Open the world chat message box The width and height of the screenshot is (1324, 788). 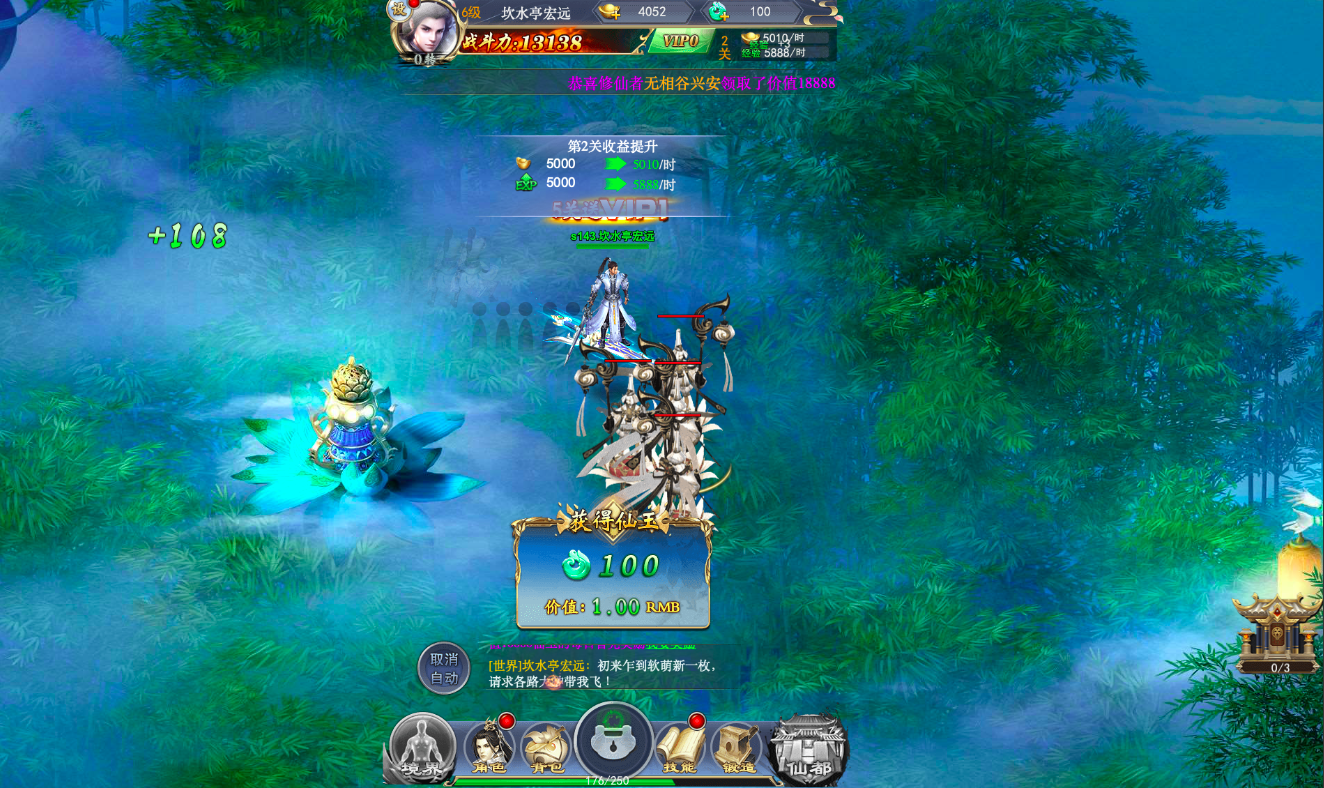[x=608, y=673]
